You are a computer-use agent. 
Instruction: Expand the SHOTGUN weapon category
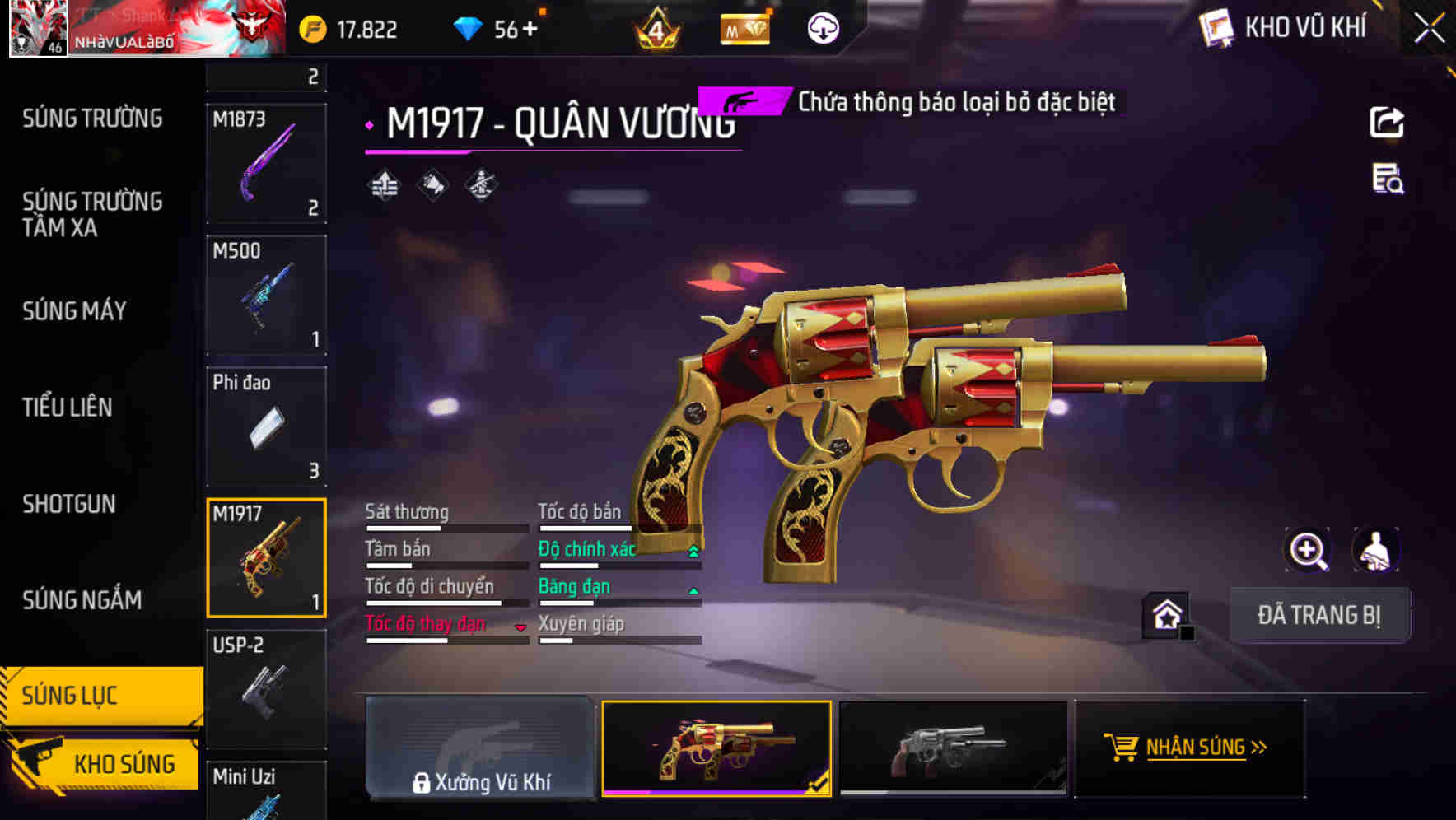(x=69, y=504)
